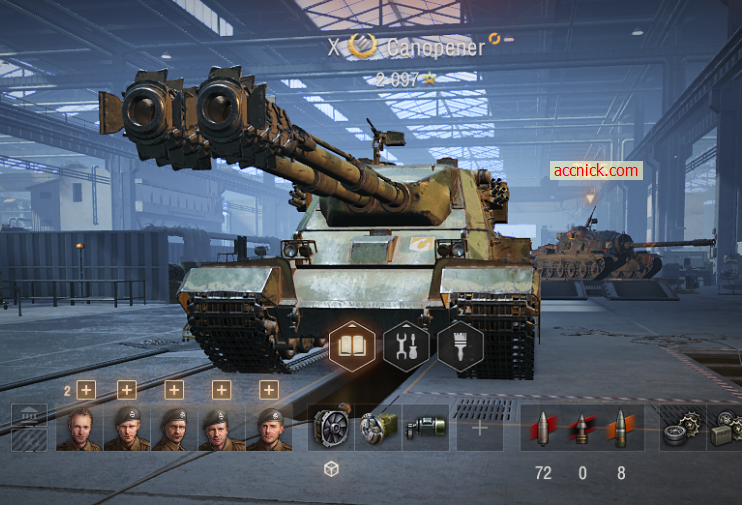Select the gun rammer equipment slot

(x=378, y=427)
